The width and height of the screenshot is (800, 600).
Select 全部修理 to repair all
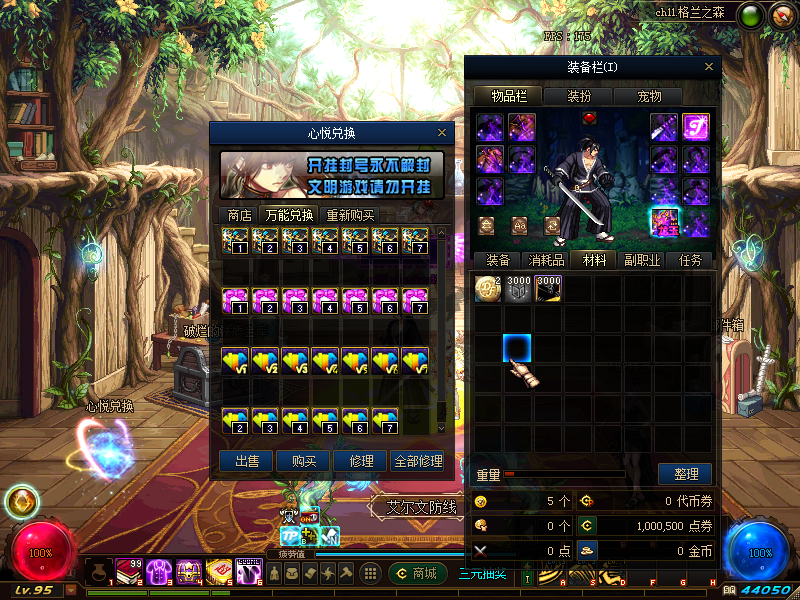coord(417,461)
